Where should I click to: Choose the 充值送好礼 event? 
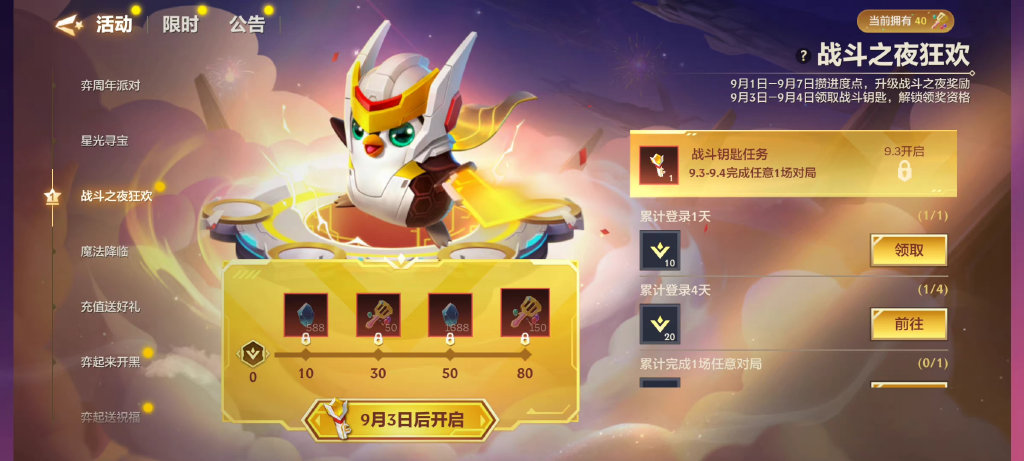(110, 306)
